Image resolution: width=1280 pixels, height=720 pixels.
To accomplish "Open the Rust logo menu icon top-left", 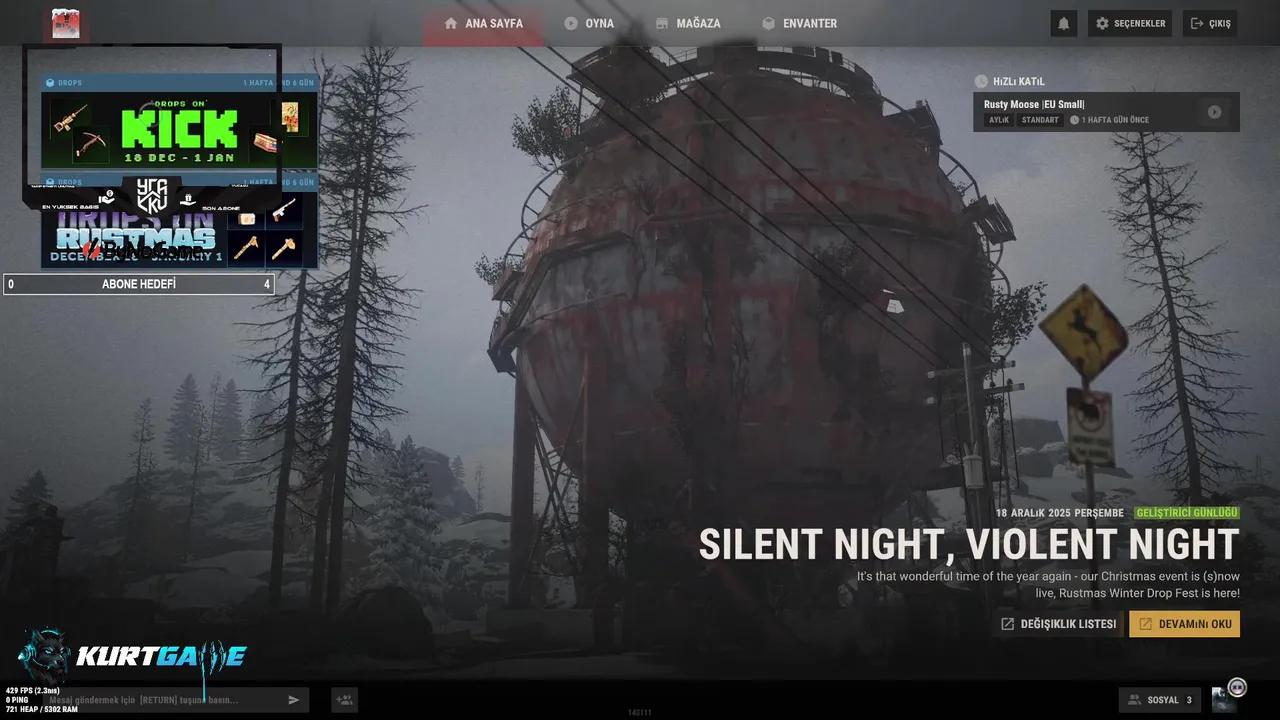I will 64,23.
